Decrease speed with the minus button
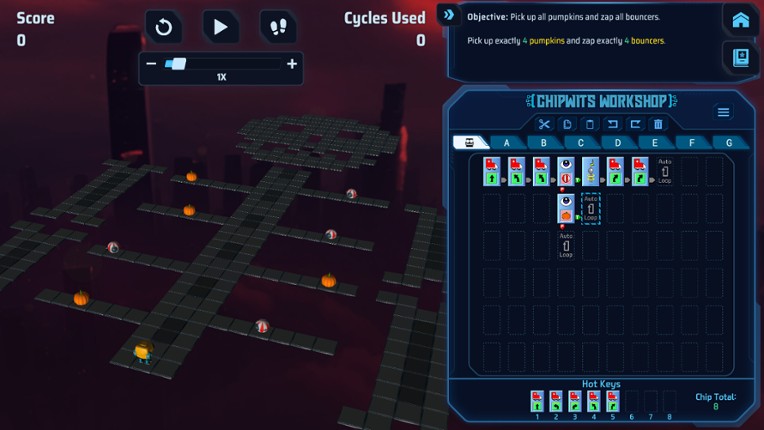The height and width of the screenshot is (430, 764). coord(151,64)
